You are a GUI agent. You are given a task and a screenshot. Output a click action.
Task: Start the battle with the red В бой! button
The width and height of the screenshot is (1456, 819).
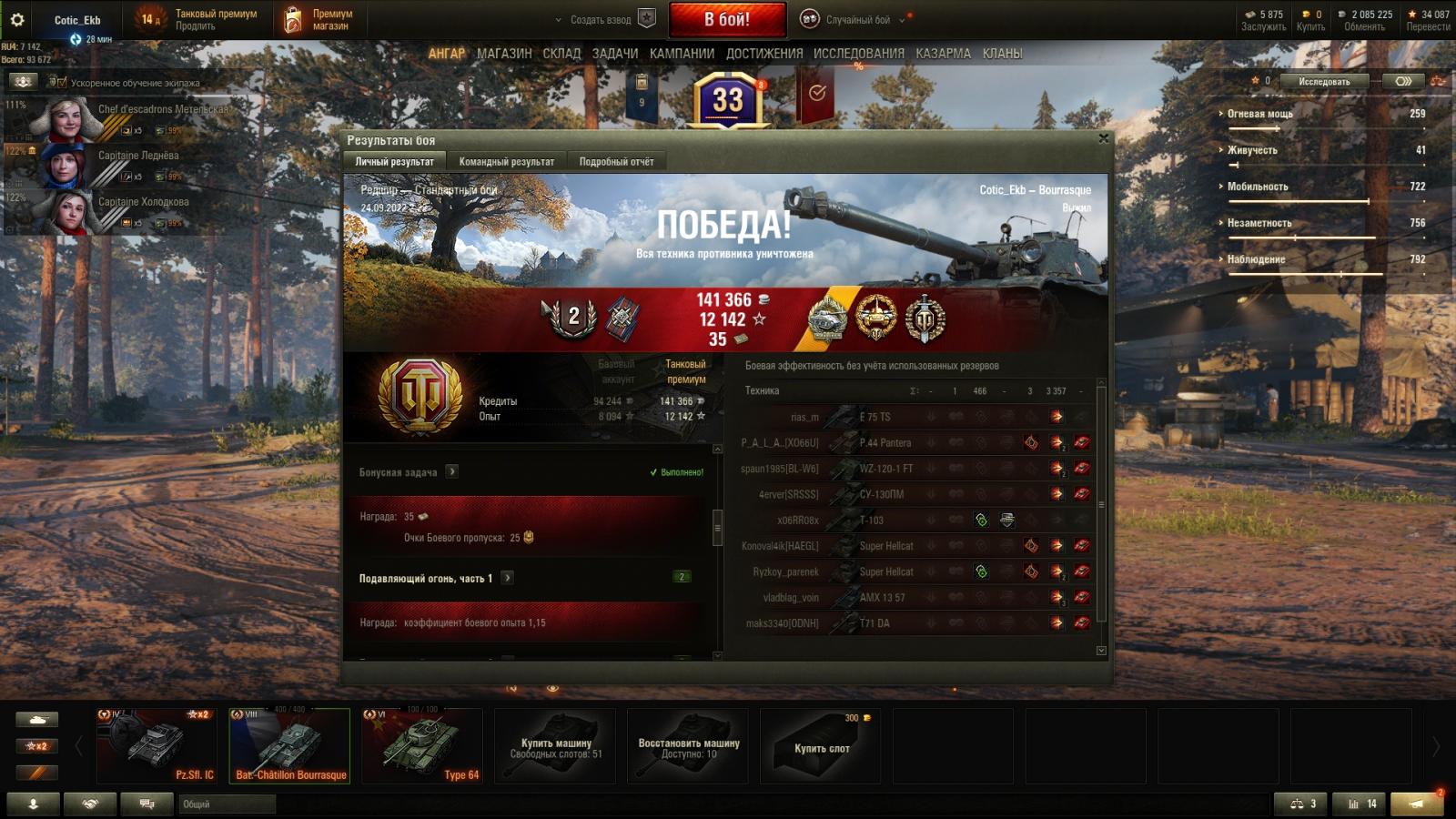point(727,19)
